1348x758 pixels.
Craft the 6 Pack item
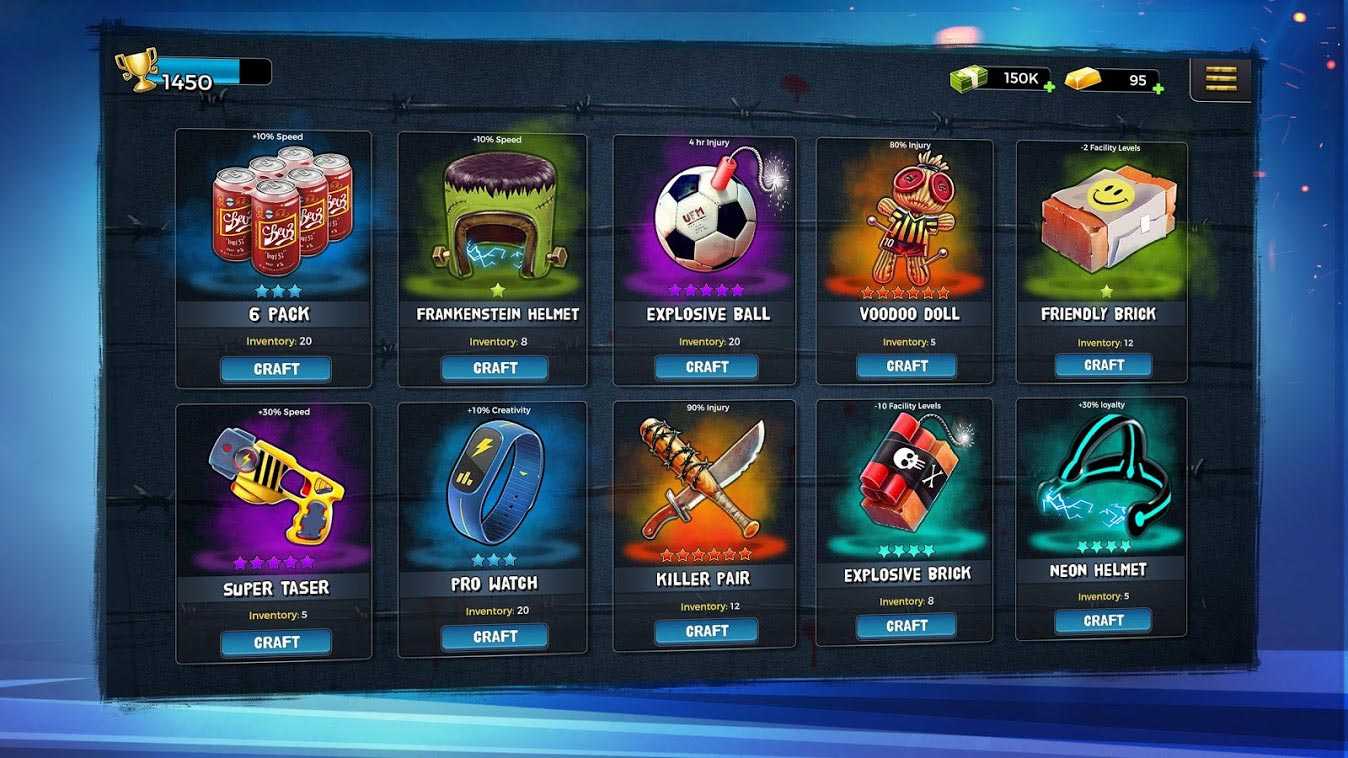pyautogui.click(x=276, y=369)
